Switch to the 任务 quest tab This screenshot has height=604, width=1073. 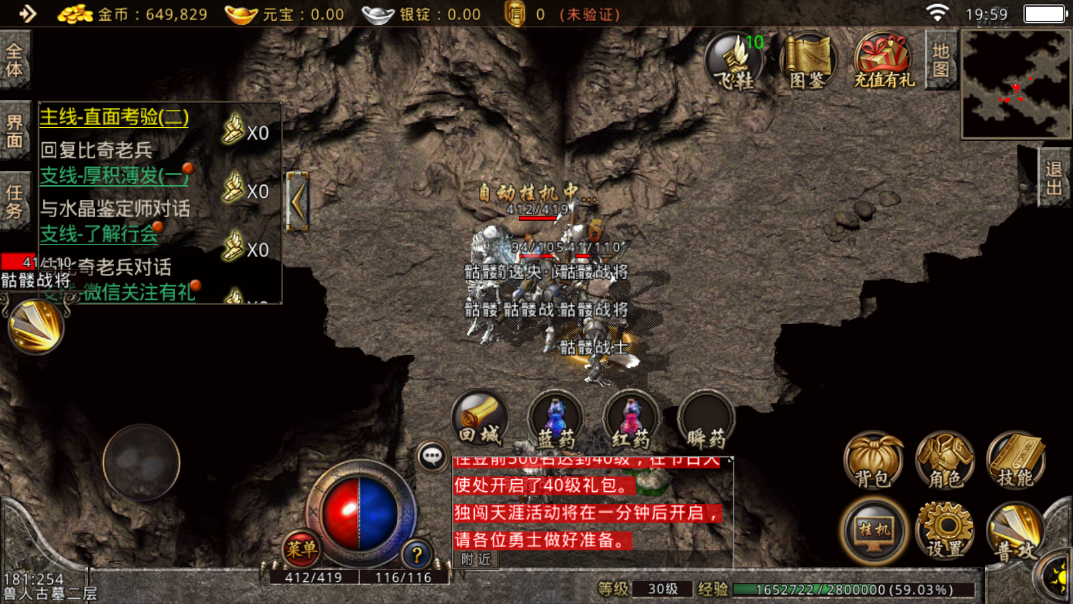(x=15, y=198)
